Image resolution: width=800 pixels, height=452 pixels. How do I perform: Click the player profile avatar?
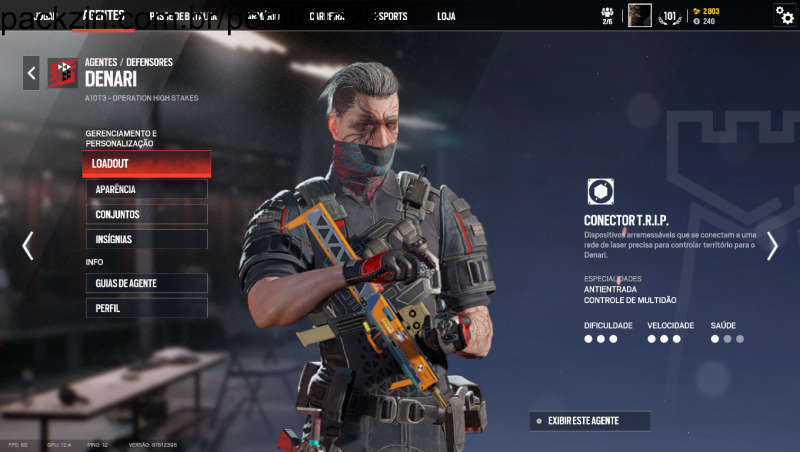640,15
